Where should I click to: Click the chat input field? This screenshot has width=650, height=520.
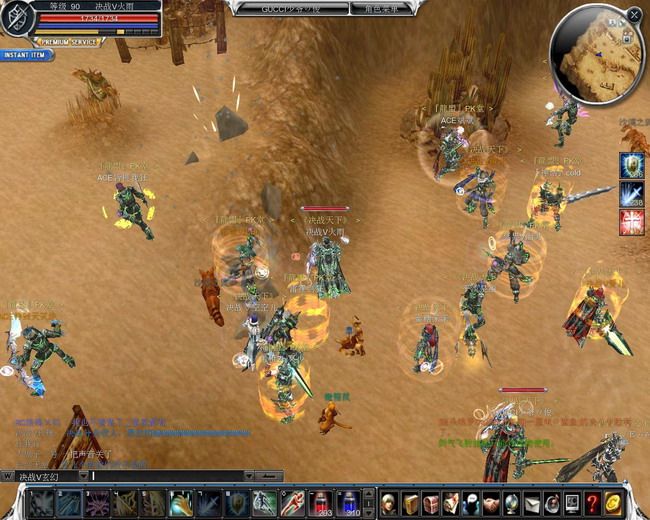pyautogui.click(x=170, y=476)
